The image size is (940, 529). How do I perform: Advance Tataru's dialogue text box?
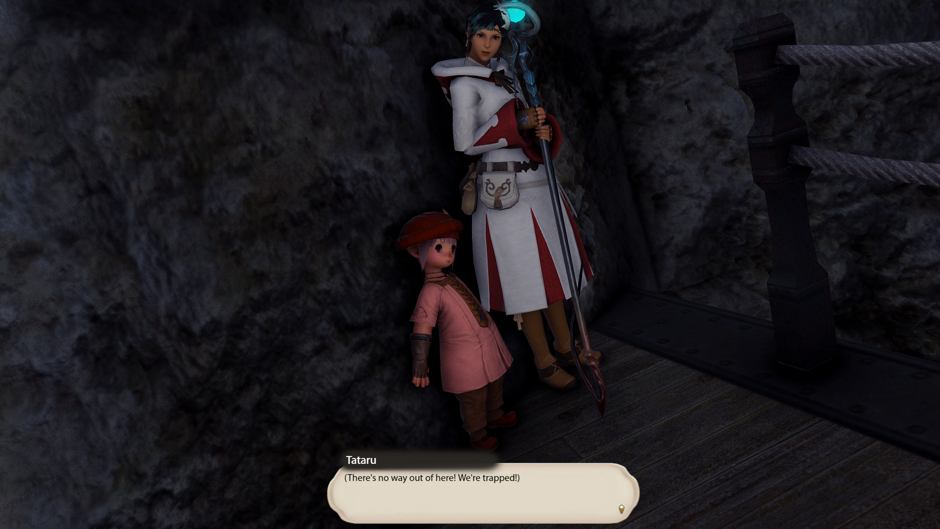pos(482,493)
